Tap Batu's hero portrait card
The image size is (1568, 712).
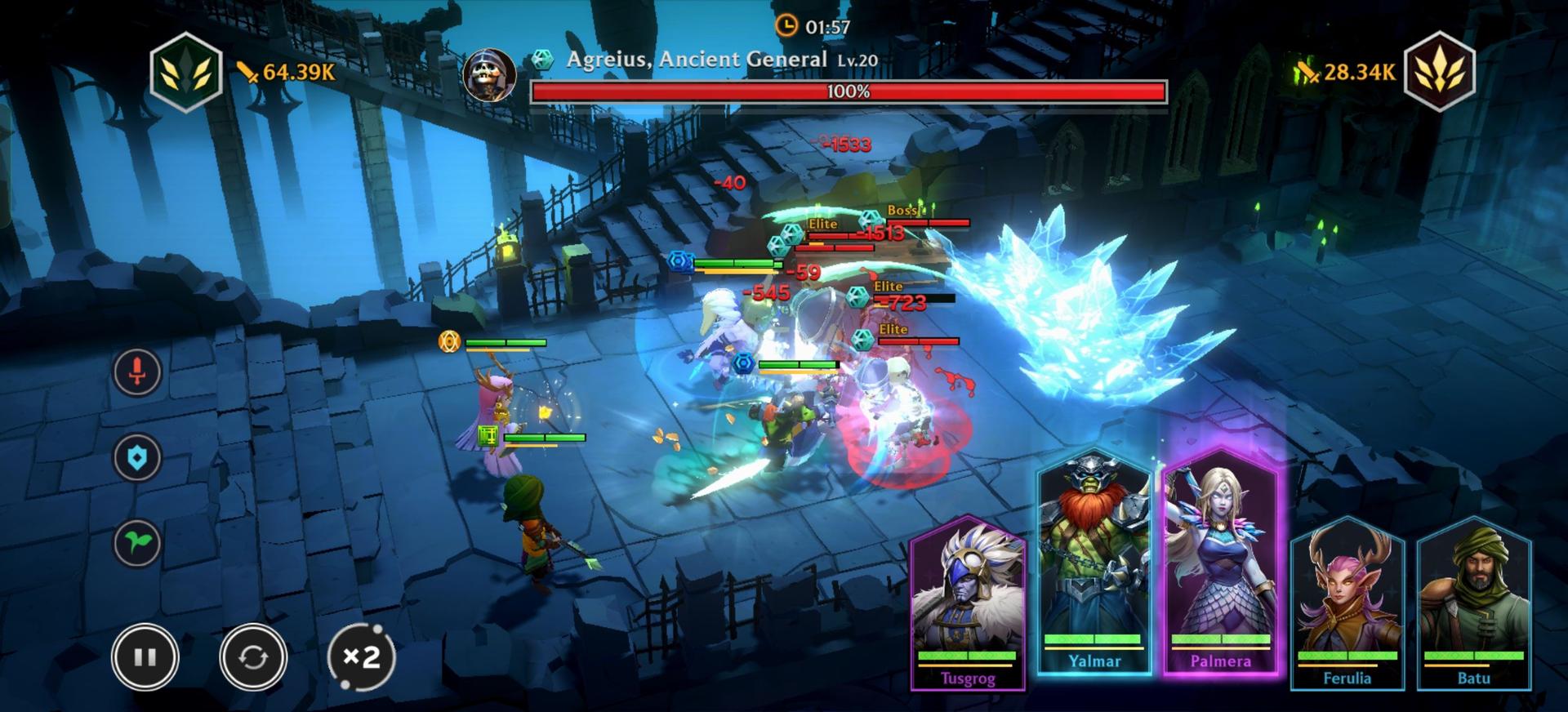coord(1473,604)
